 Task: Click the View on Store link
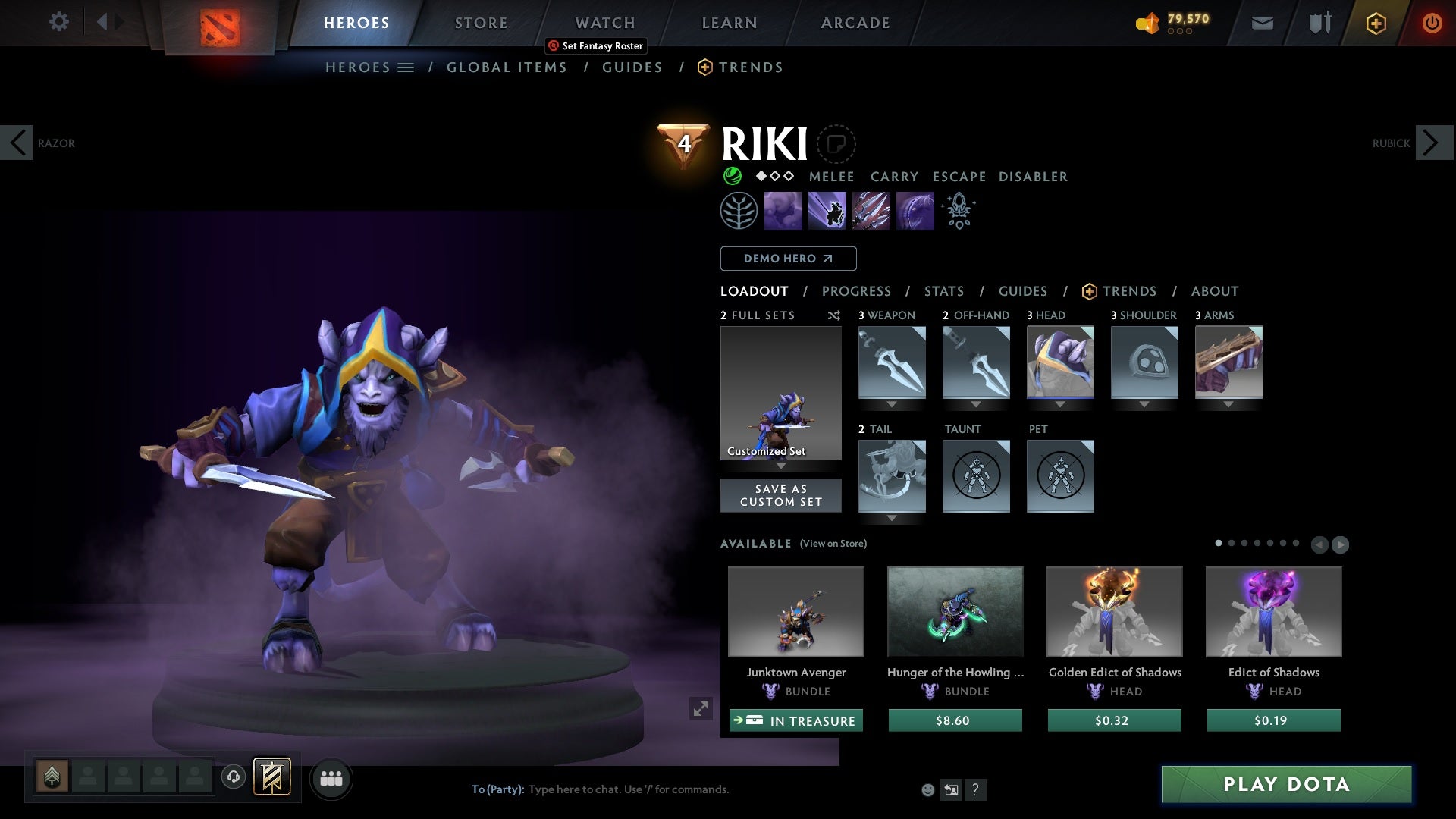[832, 544]
